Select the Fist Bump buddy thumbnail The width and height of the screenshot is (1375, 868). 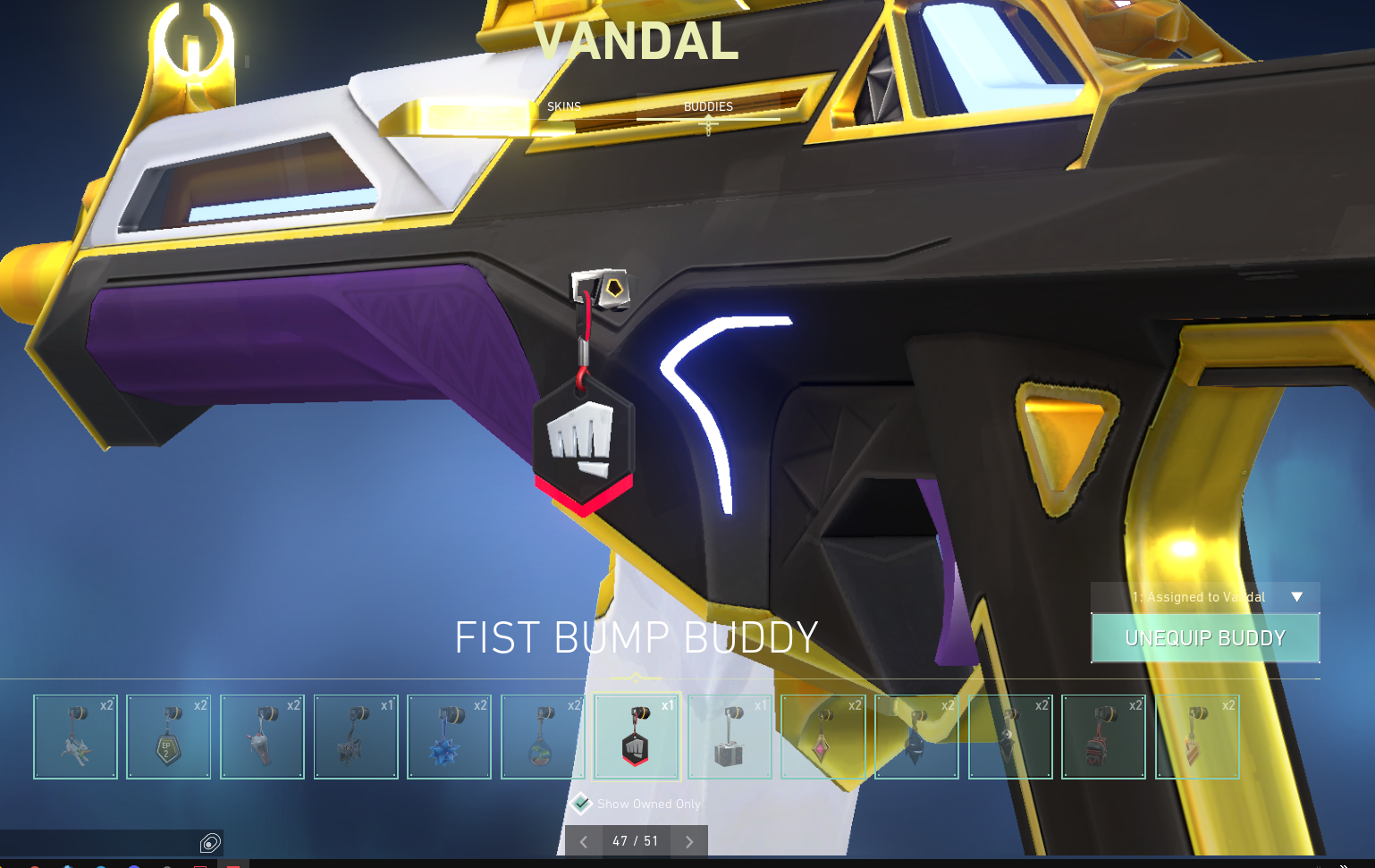coord(636,737)
